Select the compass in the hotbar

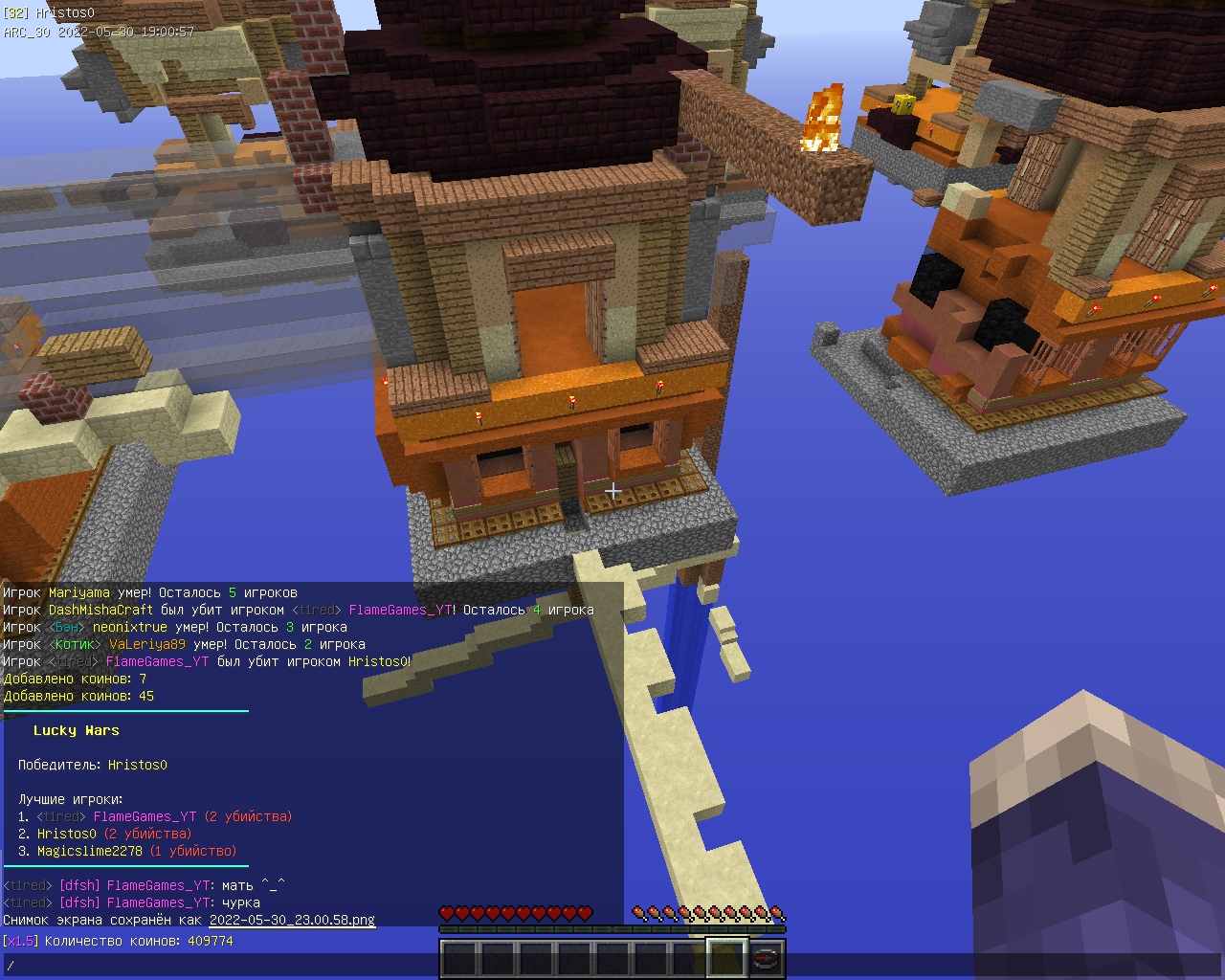click(766, 958)
